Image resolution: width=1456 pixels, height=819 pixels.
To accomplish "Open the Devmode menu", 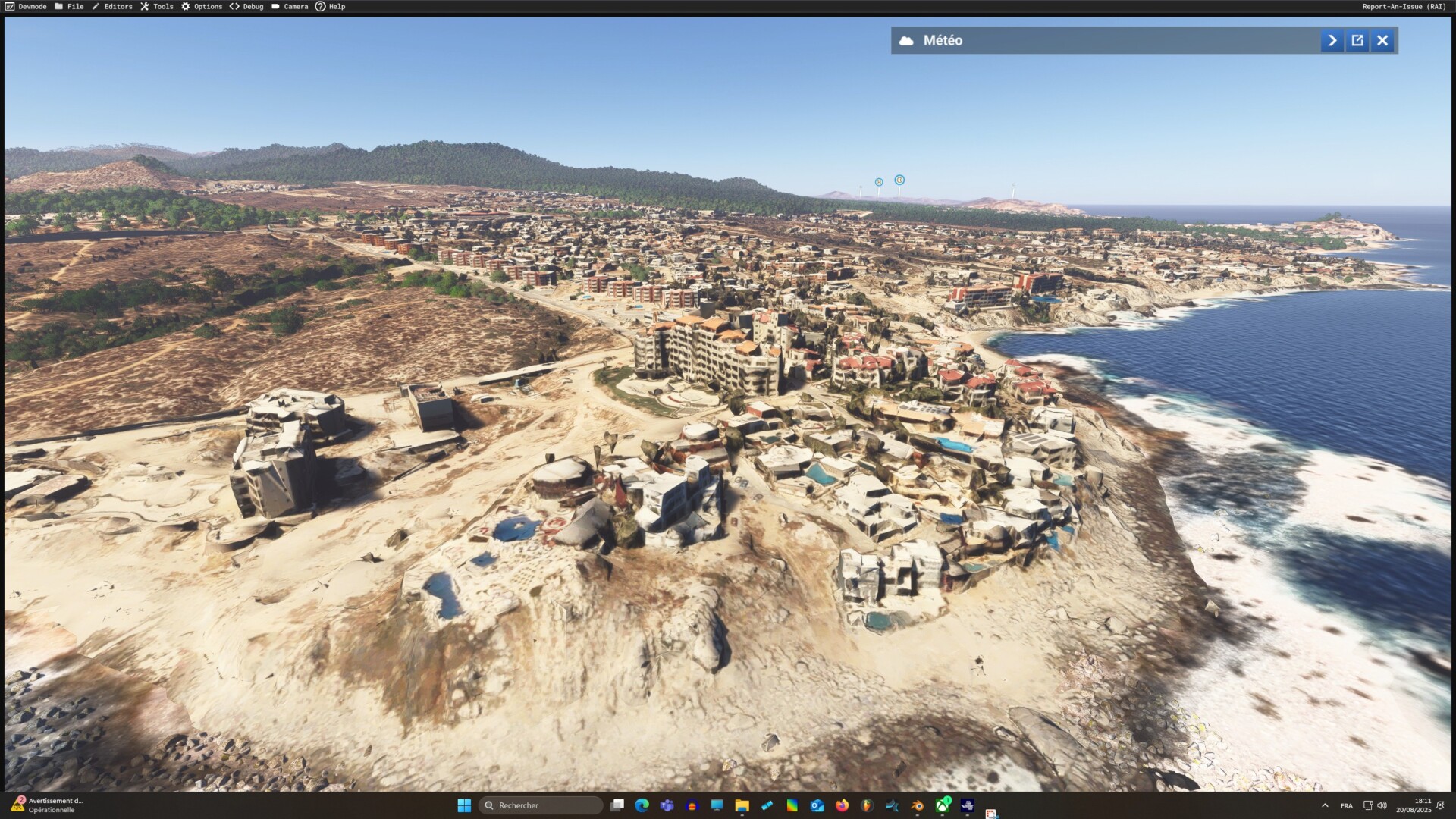I will point(26,6).
